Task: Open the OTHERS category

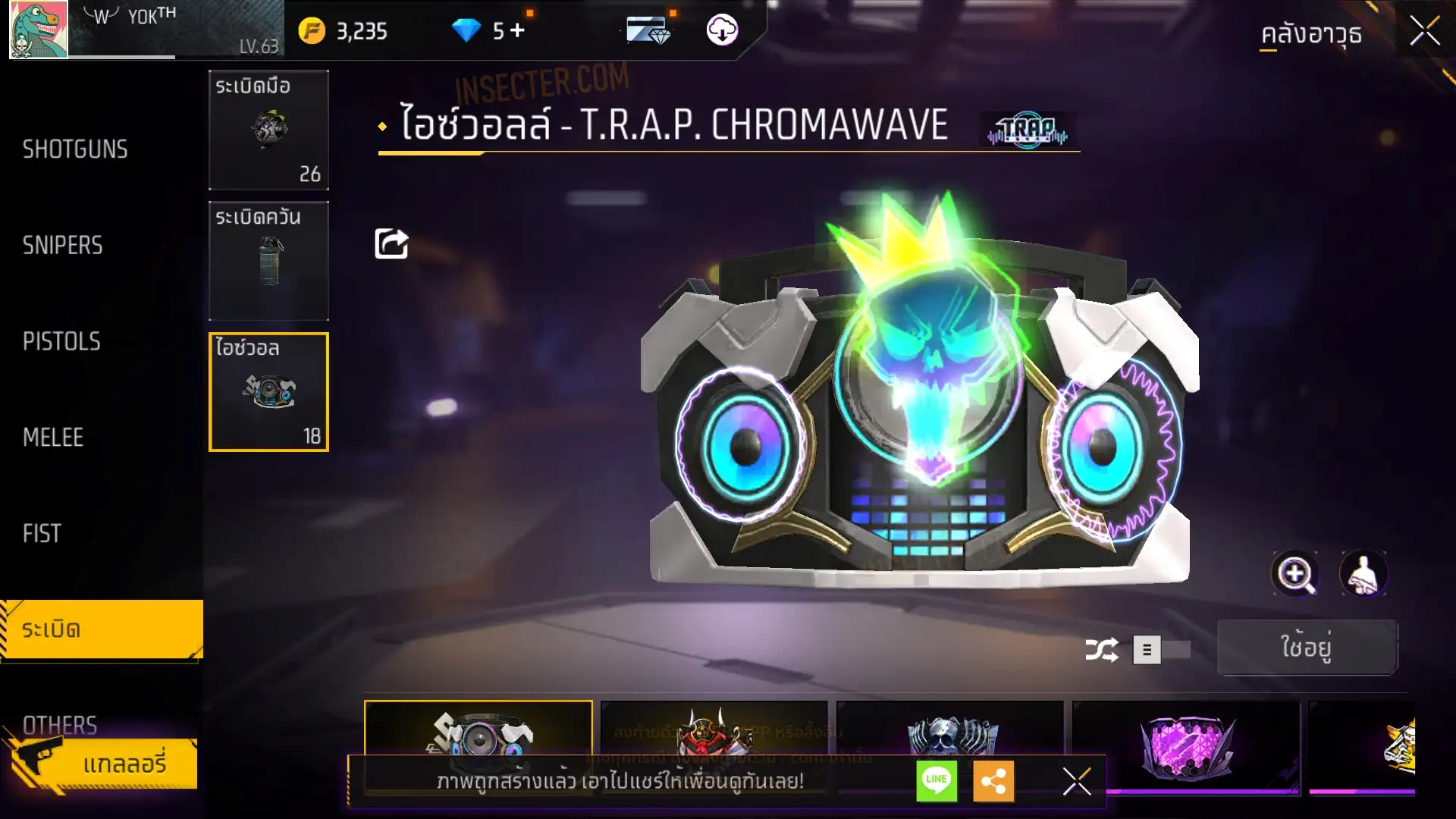Action: [x=60, y=724]
